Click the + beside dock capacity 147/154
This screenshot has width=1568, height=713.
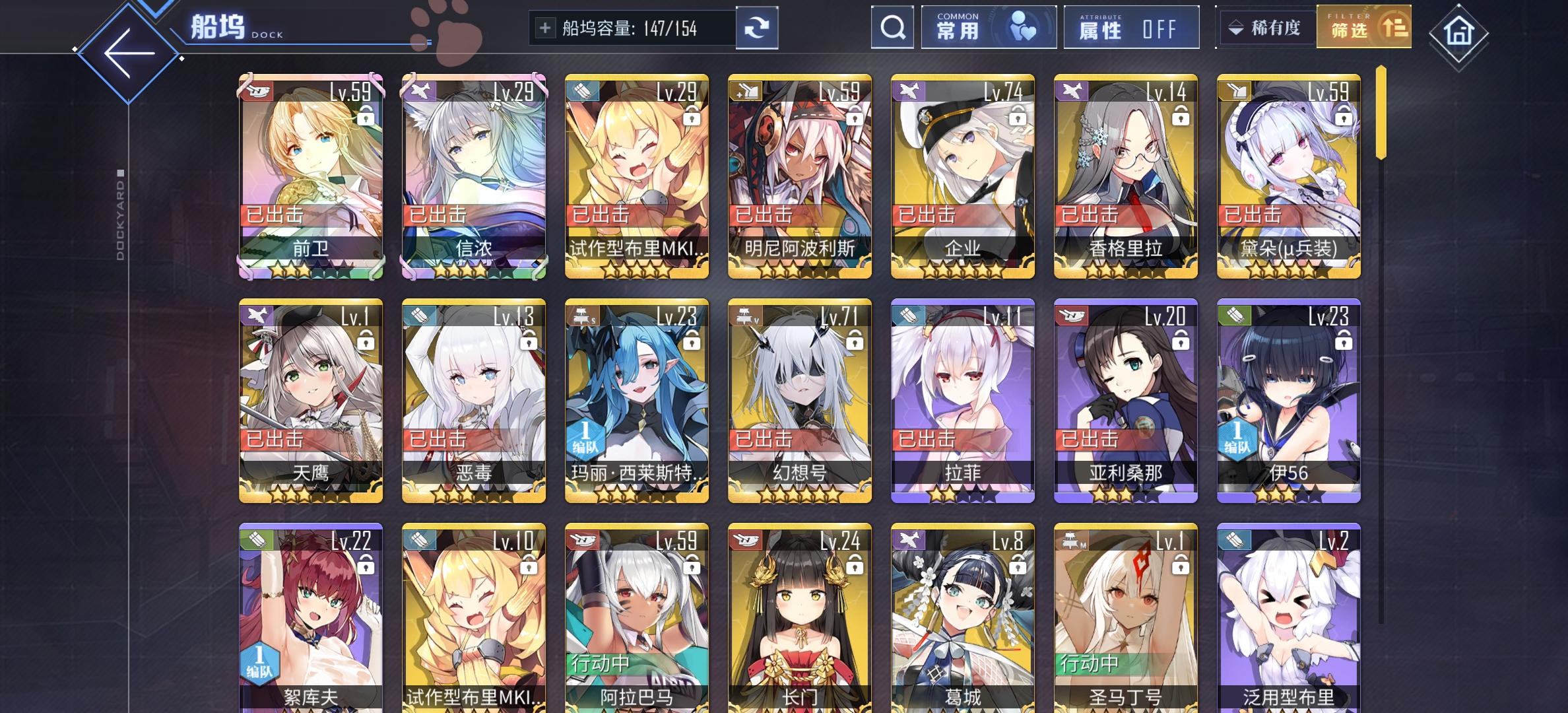pyautogui.click(x=545, y=28)
